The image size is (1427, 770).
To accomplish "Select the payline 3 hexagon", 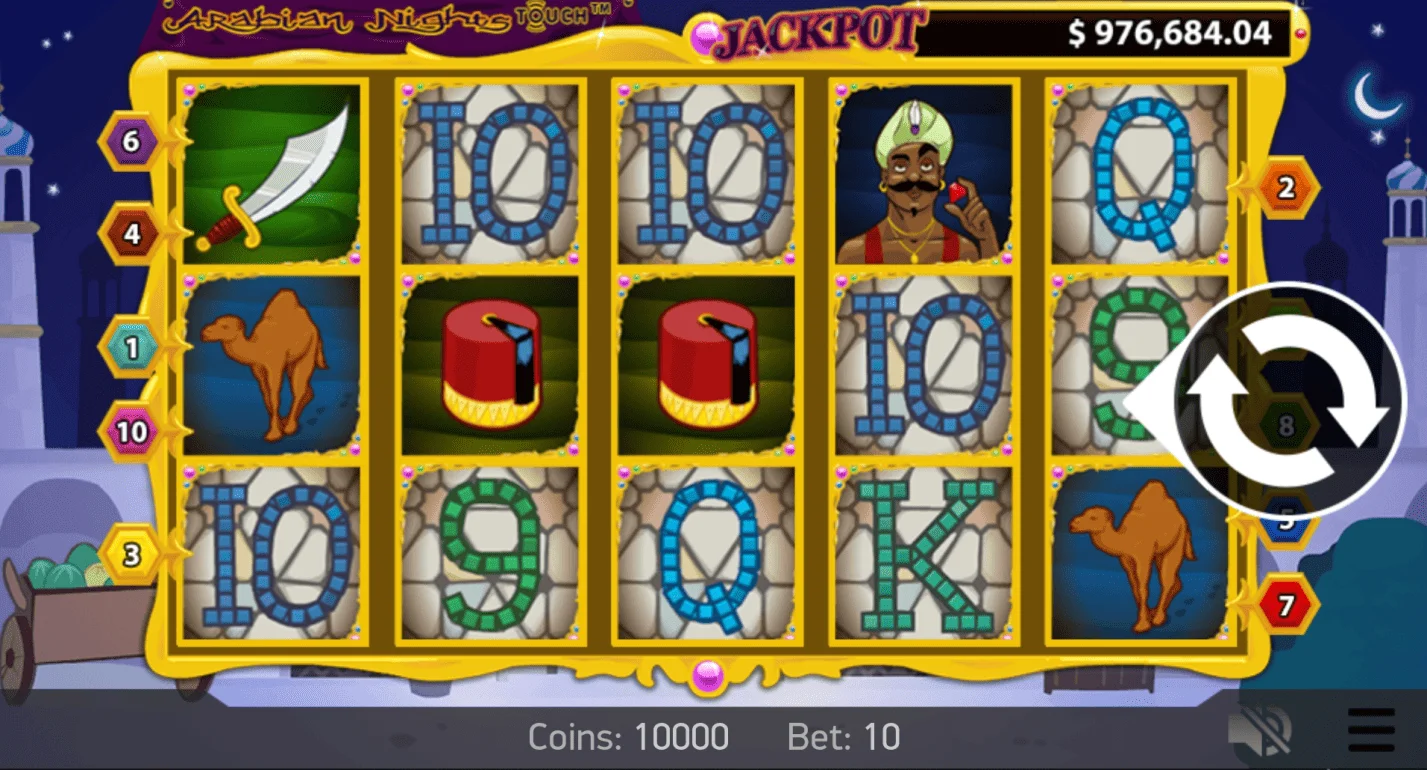I will tap(131, 554).
